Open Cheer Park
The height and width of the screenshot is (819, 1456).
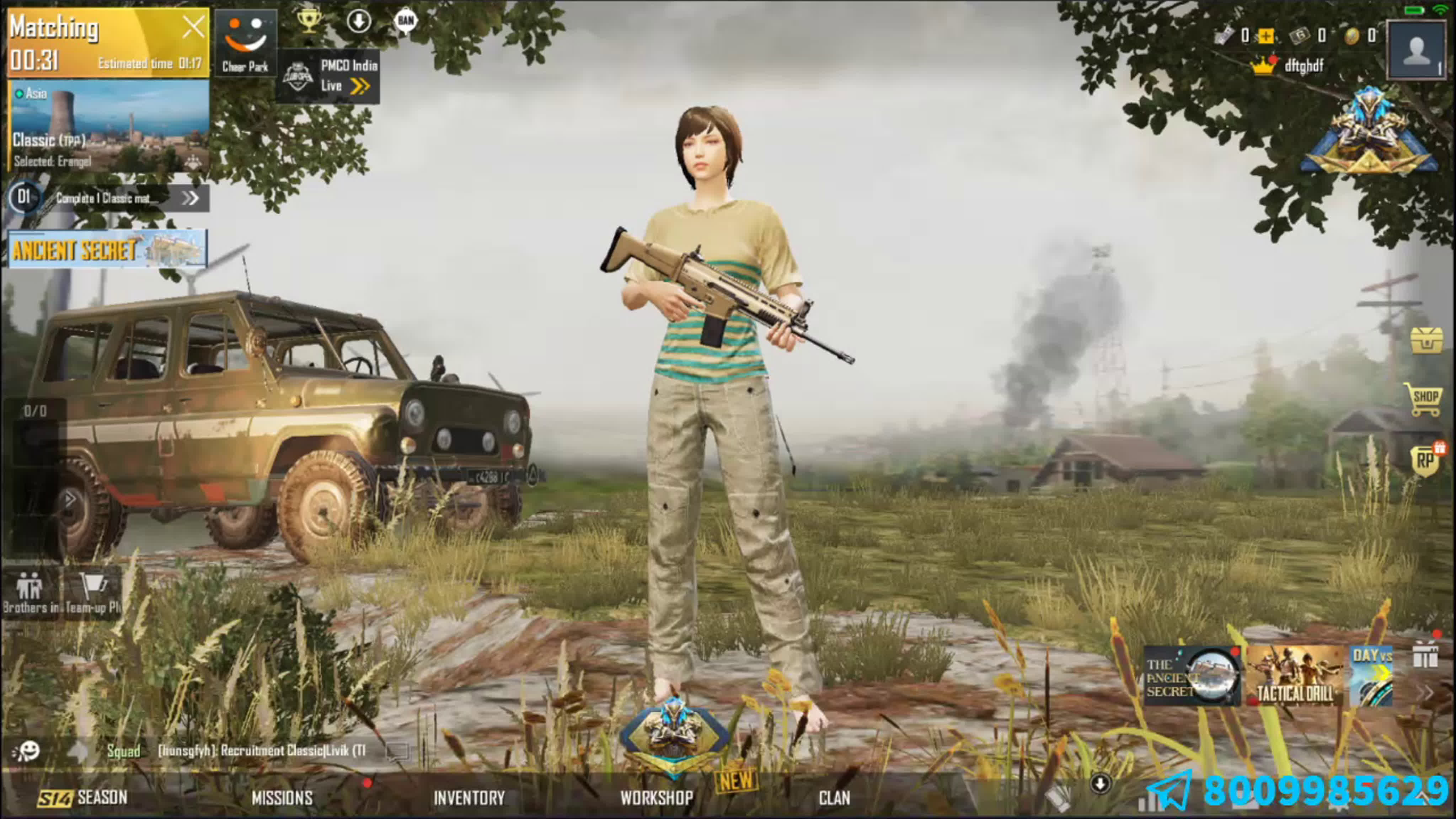[x=245, y=43]
